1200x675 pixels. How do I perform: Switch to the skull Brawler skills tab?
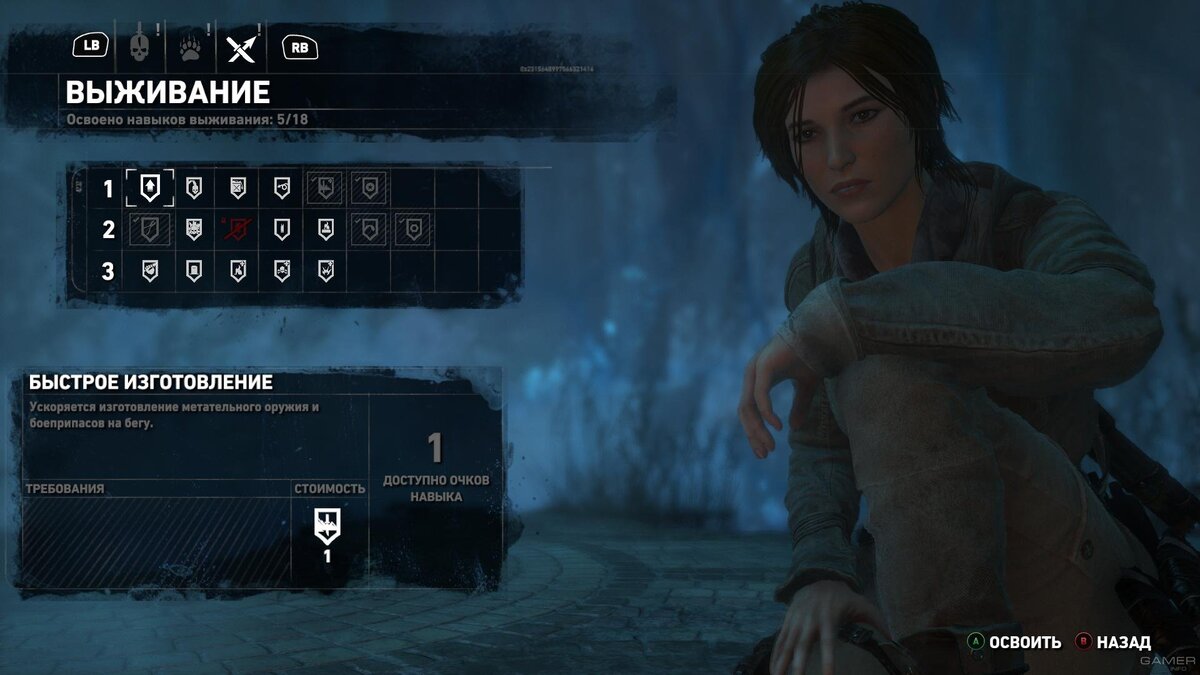pyautogui.click(x=139, y=46)
